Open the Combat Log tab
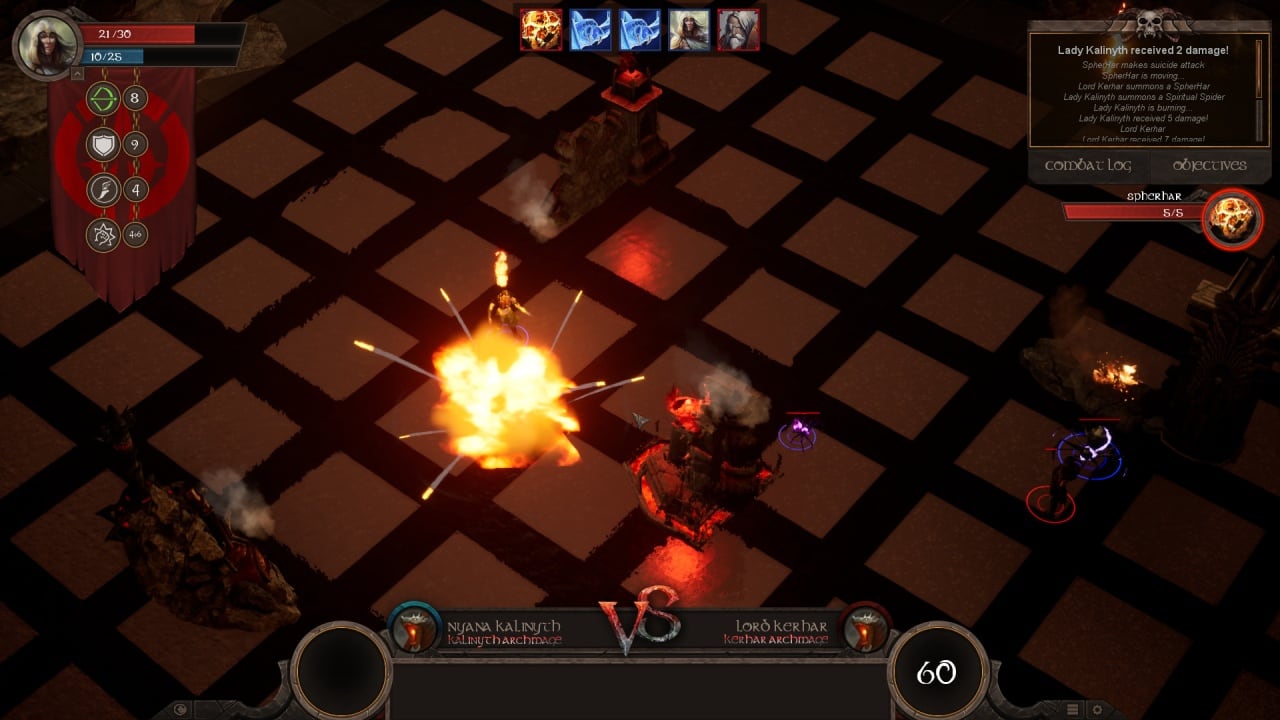 tap(1088, 165)
